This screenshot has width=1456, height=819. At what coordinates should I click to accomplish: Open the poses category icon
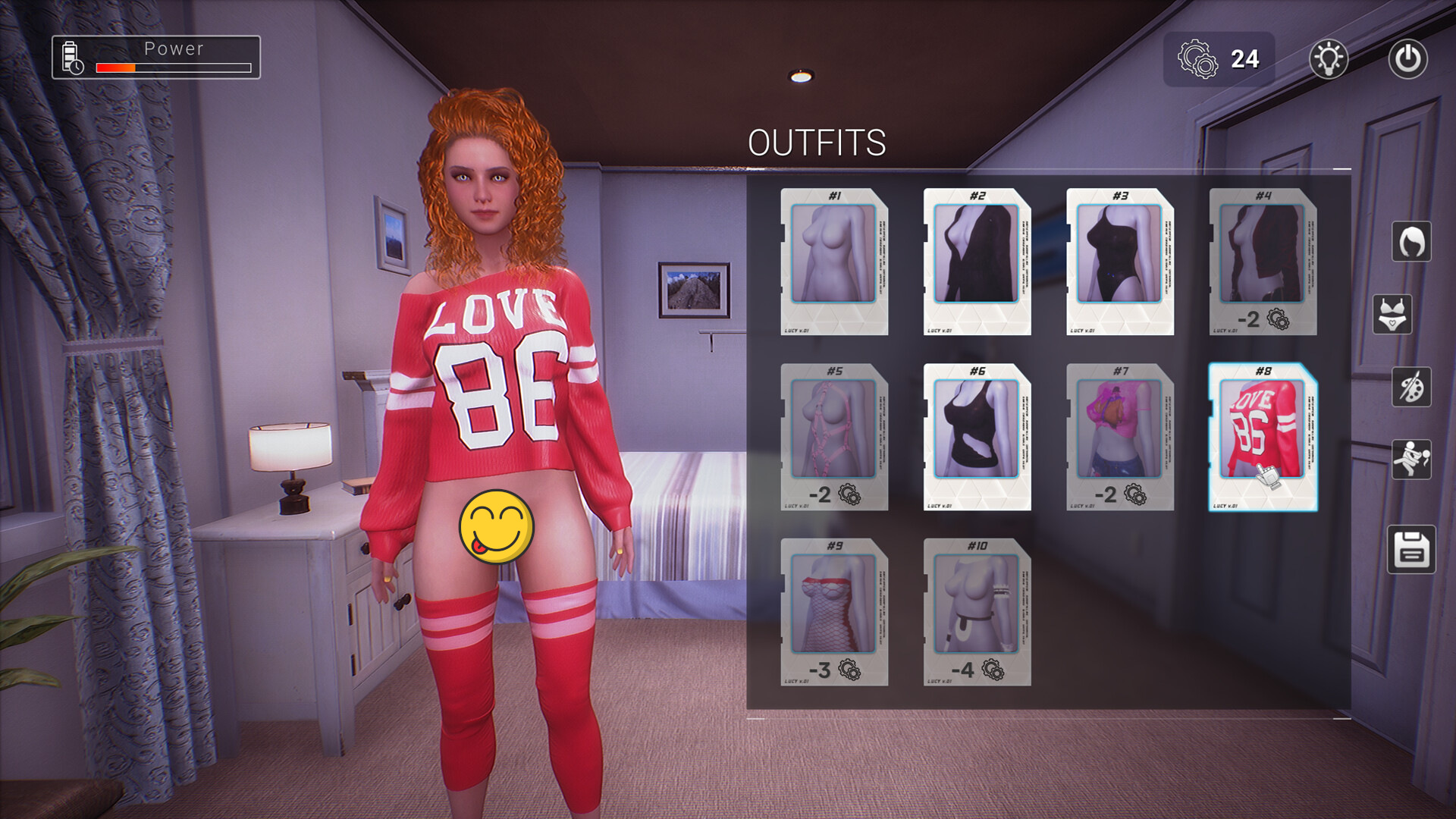coord(1411,460)
